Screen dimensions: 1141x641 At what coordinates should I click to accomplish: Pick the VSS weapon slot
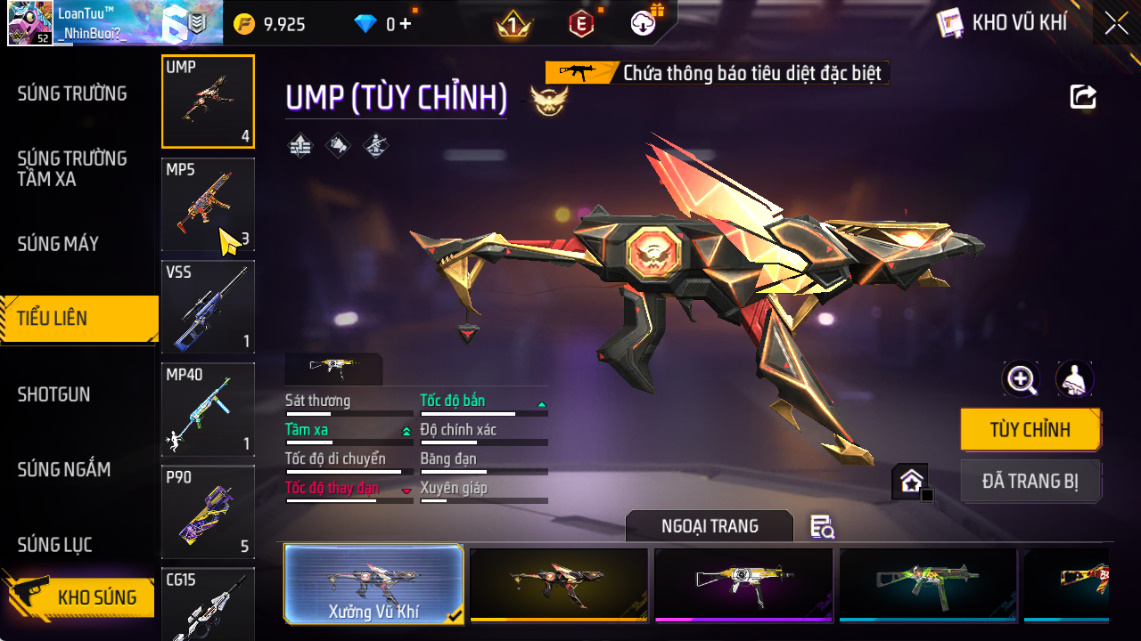pyautogui.click(x=208, y=307)
